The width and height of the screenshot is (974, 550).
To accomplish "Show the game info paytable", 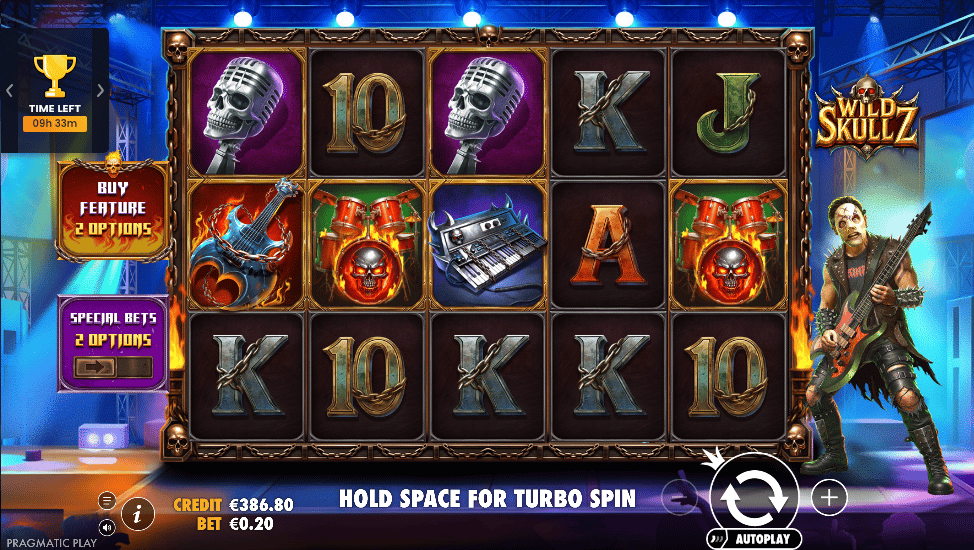I will pyautogui.click(x=138, y=514).
